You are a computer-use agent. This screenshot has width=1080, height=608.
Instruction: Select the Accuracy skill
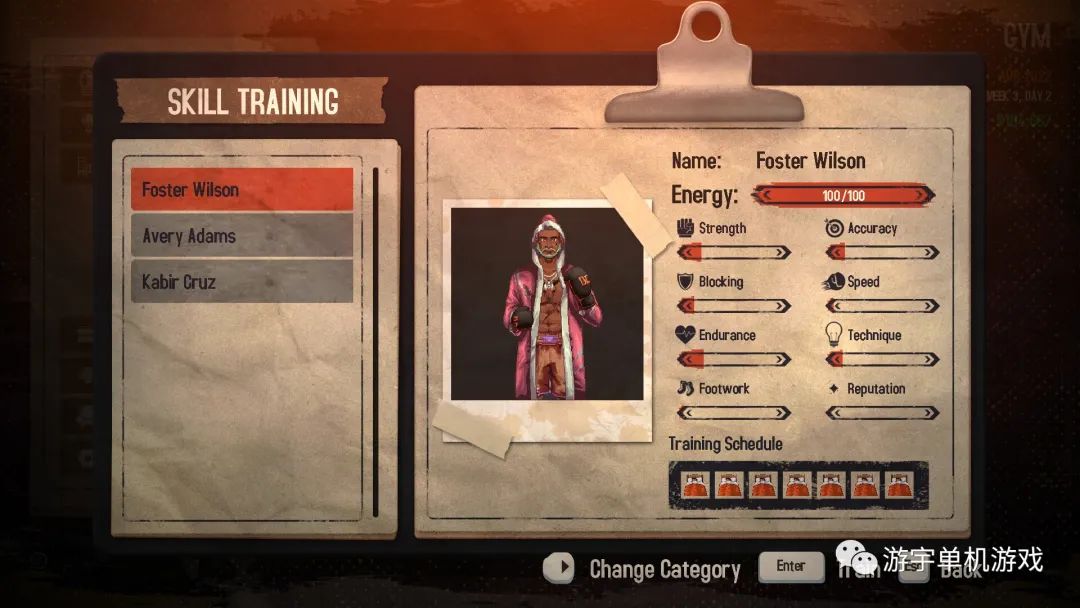[x=882, y=252]
